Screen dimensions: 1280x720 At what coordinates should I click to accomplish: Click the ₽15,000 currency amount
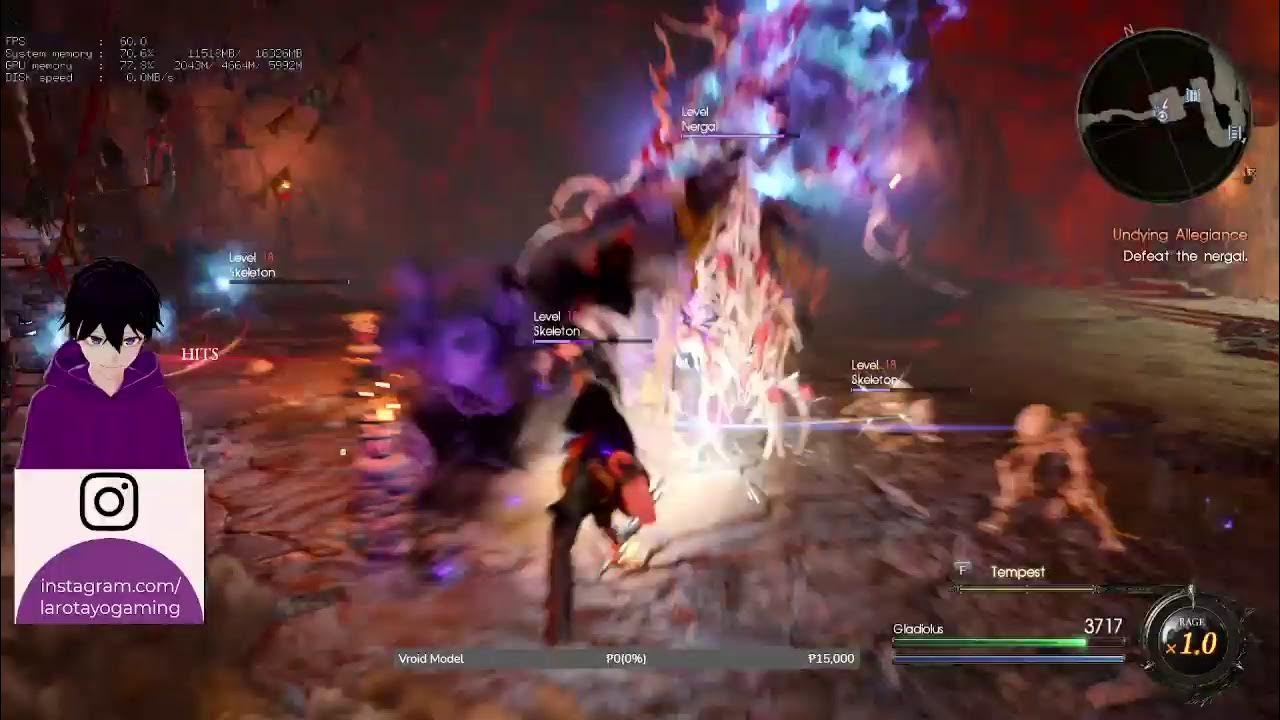click(833, 658)
